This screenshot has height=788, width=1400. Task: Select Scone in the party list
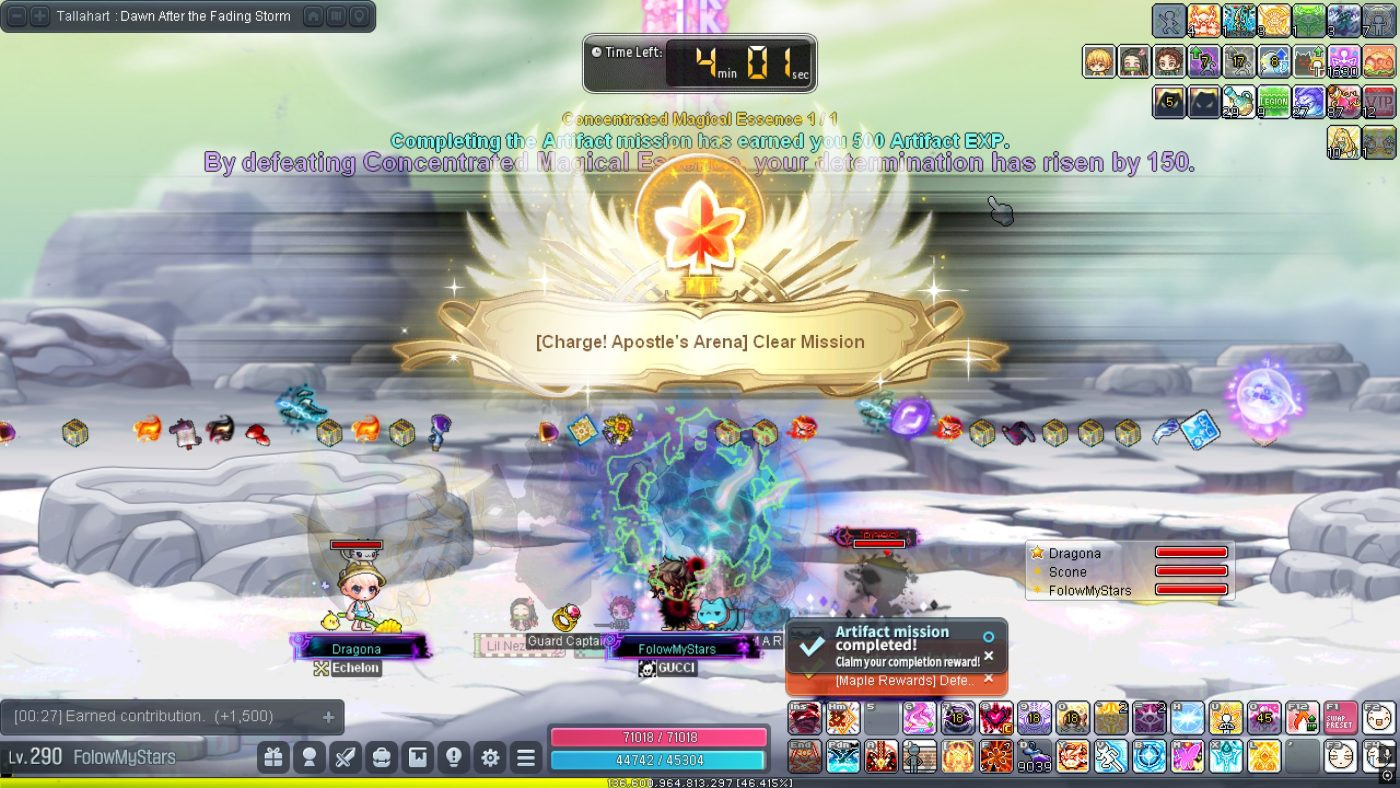(1068, 572)
